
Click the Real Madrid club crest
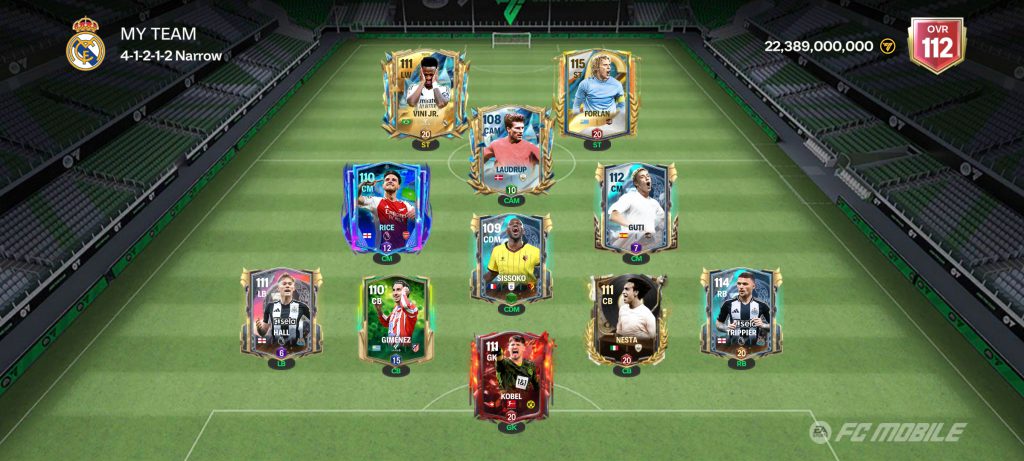(x=85, y=44)
